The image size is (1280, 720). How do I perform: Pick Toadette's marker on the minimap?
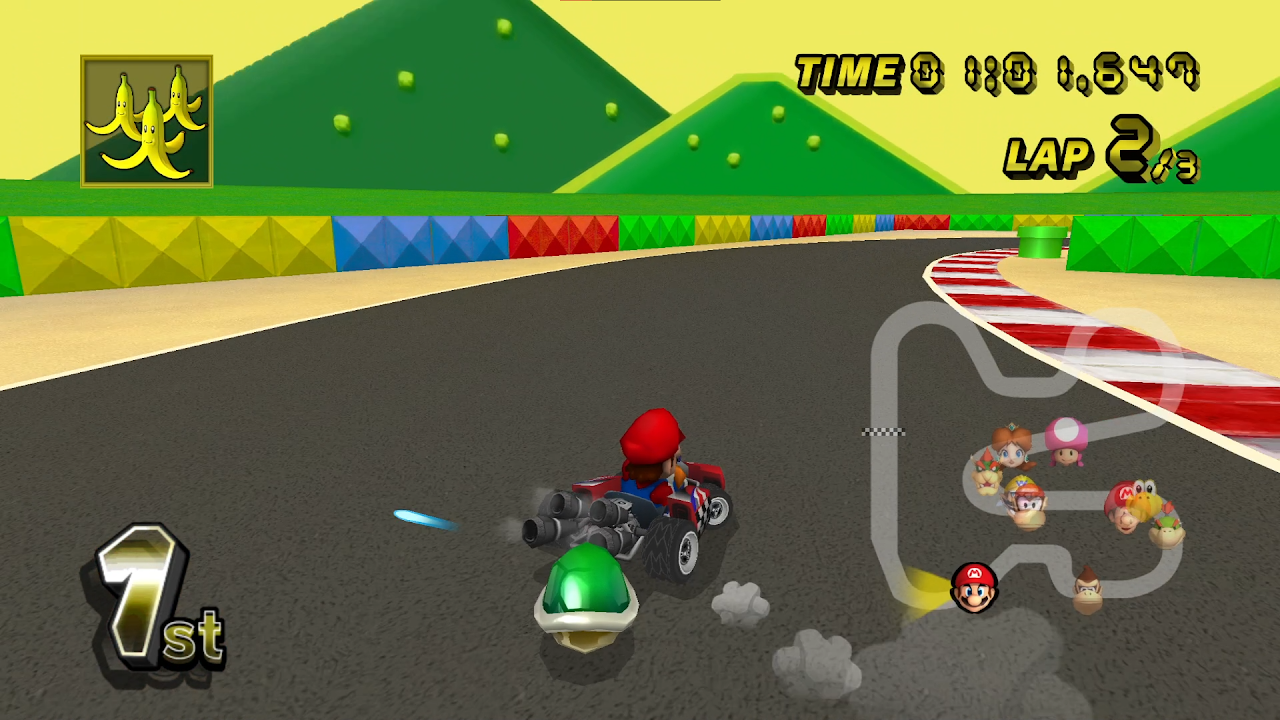[1066, 441]
